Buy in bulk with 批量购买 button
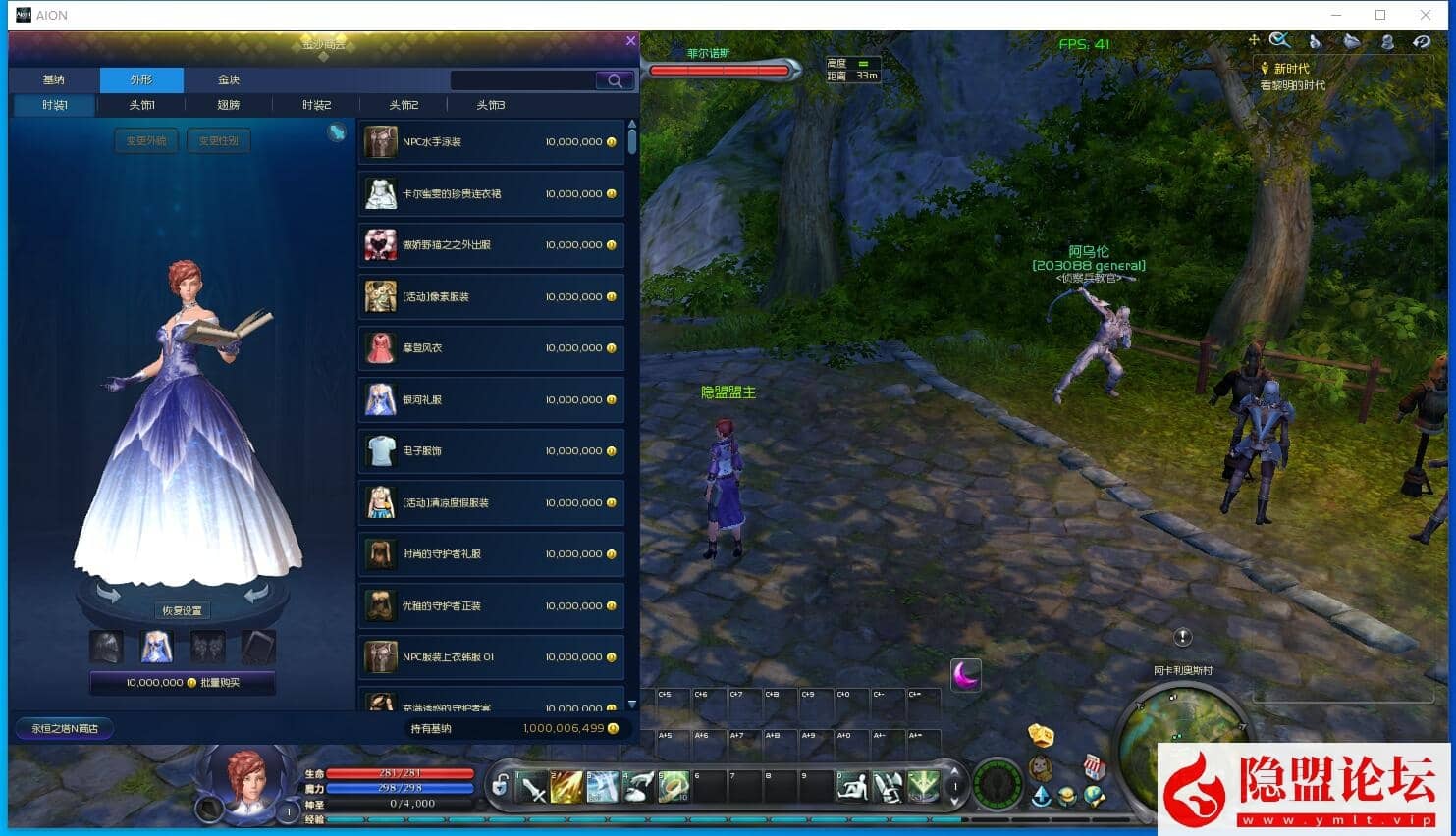This screenshot has height=836, width=1456. pos(183,683)
